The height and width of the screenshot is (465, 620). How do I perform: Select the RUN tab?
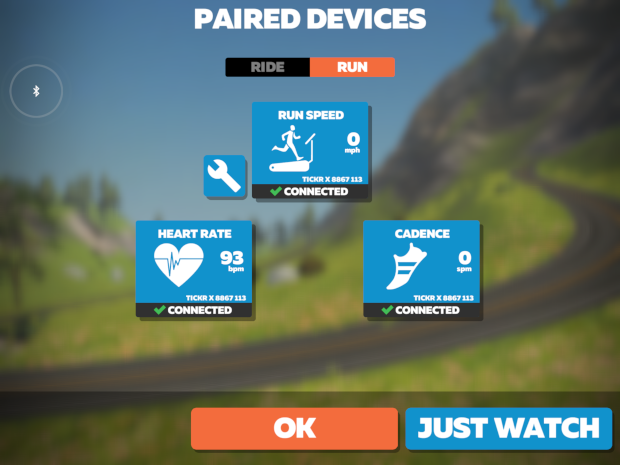tap(352, 67)
